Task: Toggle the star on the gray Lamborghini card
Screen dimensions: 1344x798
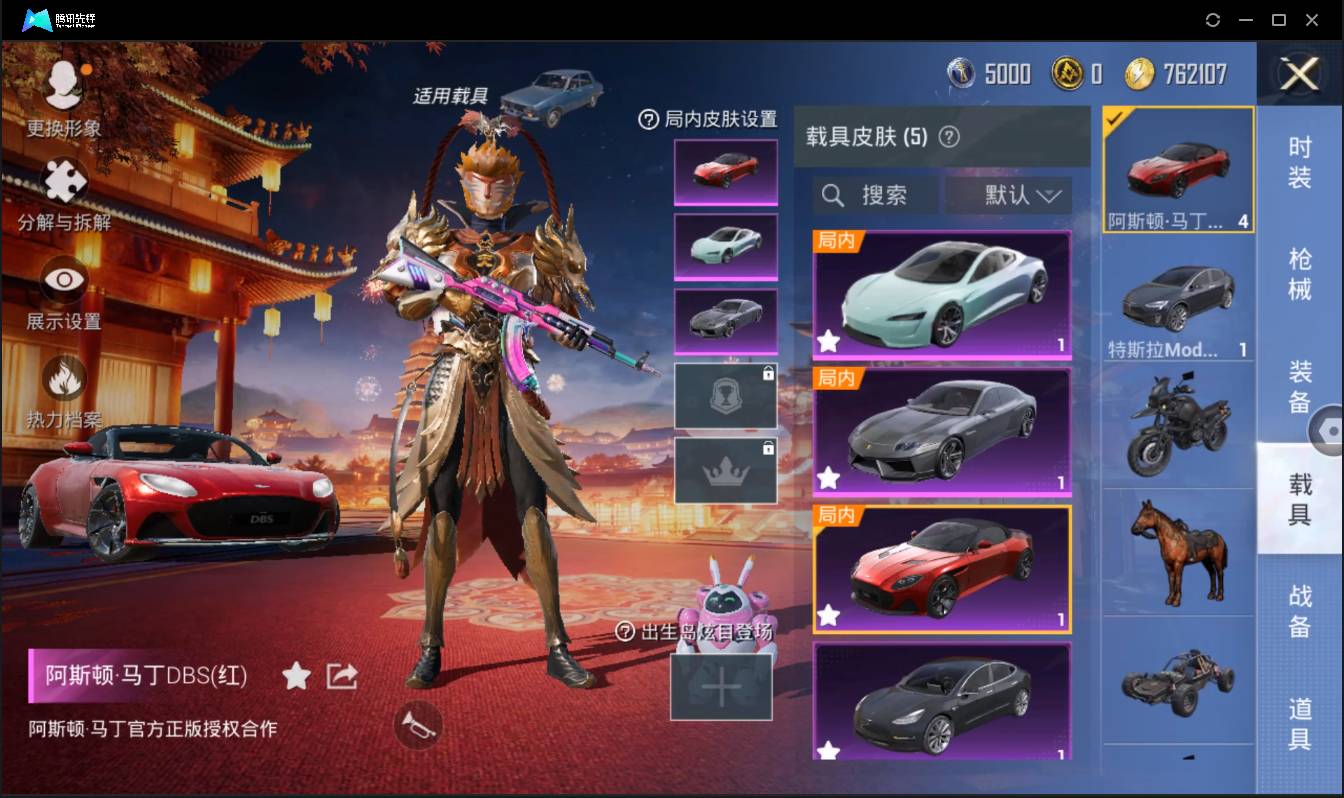Action: click(827, 479)
